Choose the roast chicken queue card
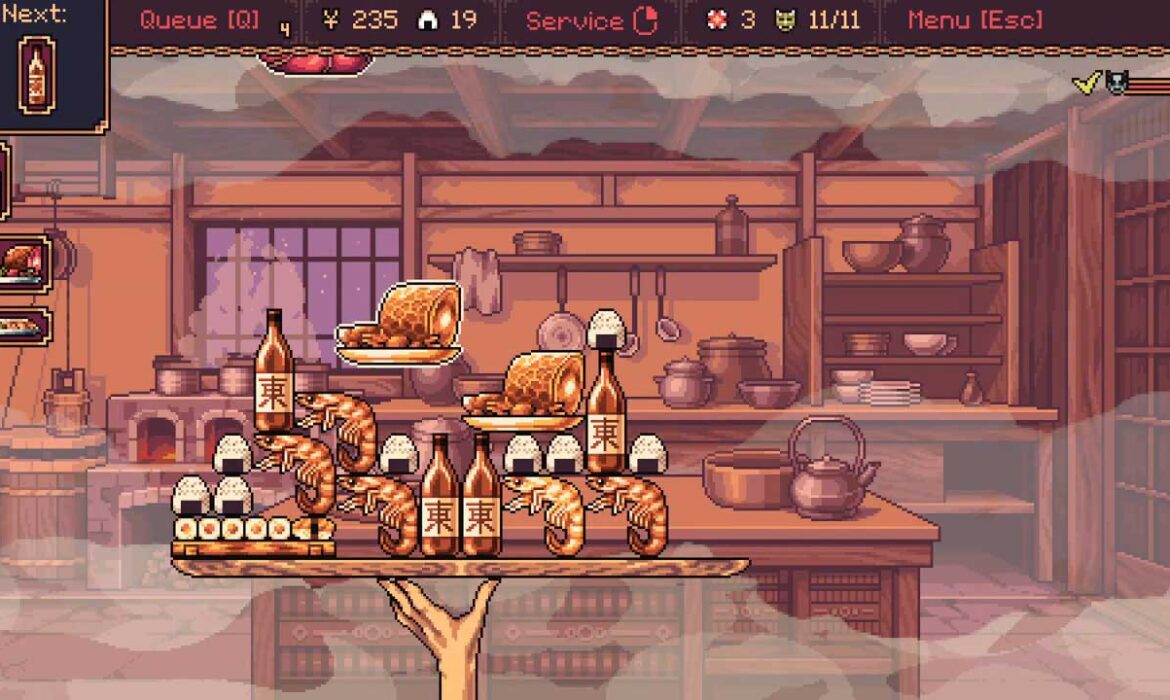Image resolution: width=1170 pixels, height=700 pixels. point(24,264)
